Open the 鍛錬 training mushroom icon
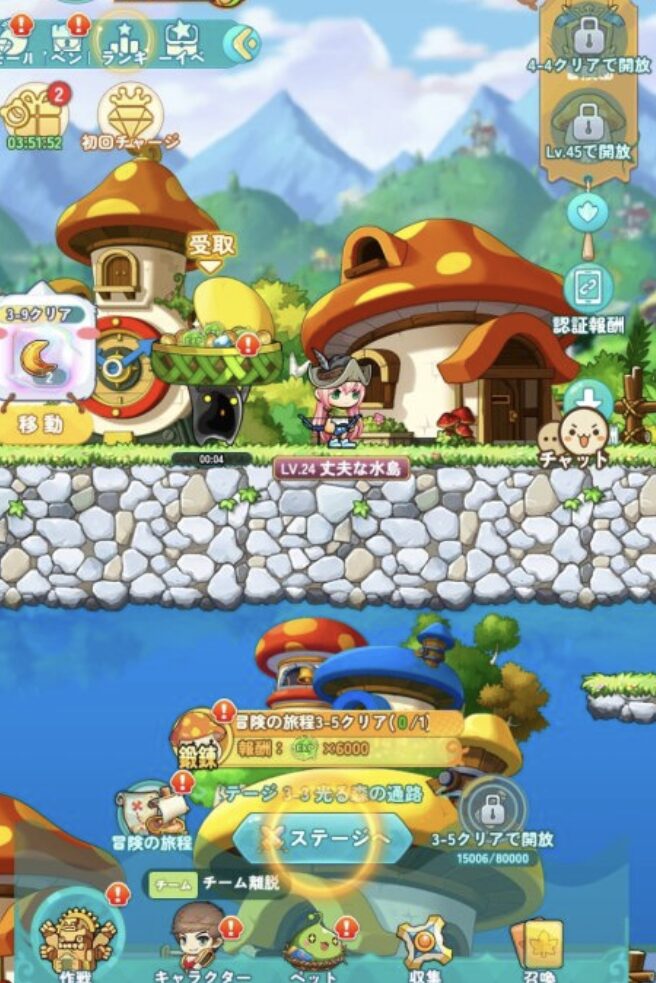Screen dimensions: 656x983 (x=198, y=741)
